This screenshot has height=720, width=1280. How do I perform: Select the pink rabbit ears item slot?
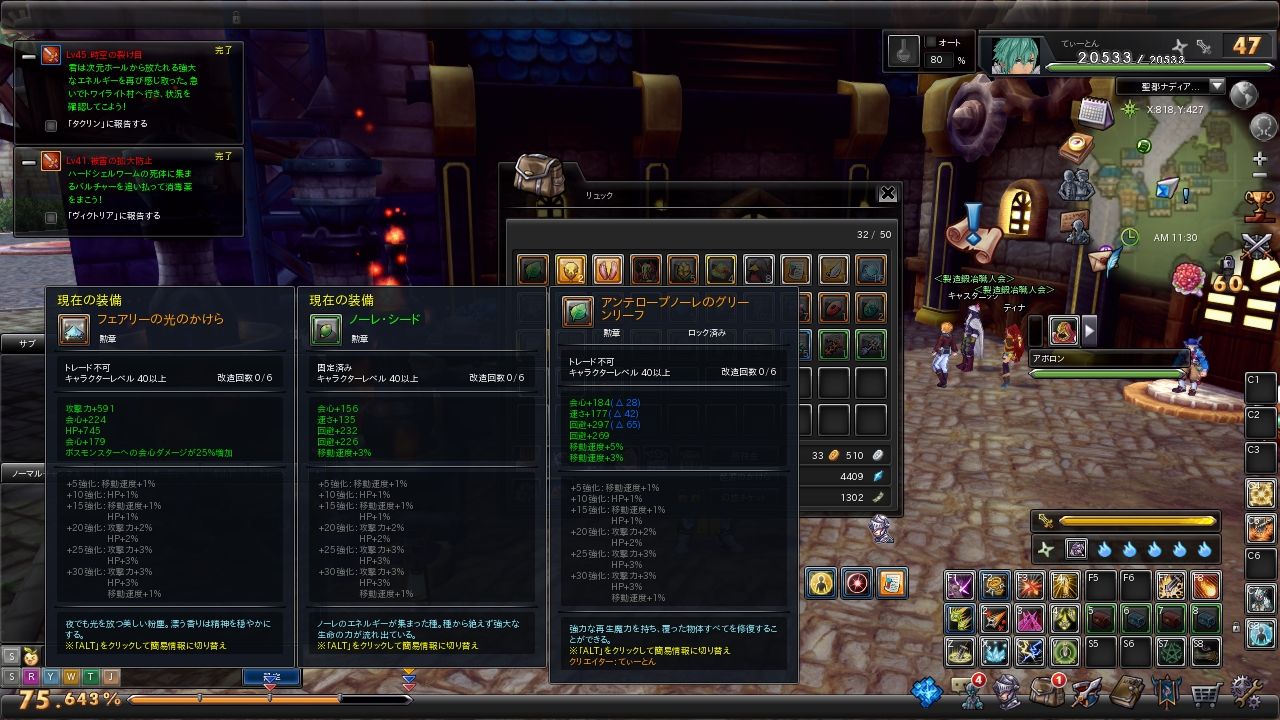coord(608,269)
